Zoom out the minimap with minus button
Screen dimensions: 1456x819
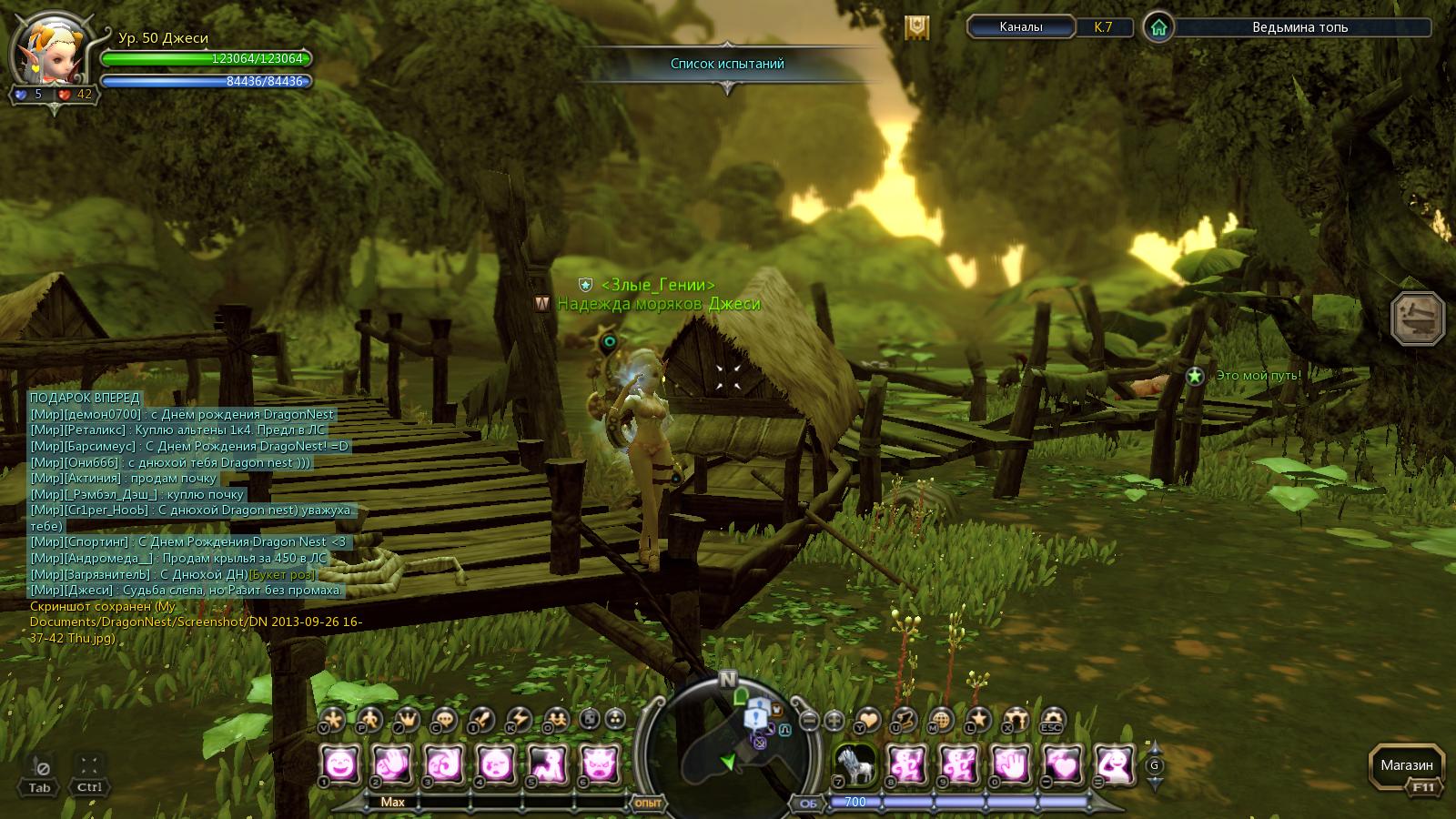click(810, 722)
